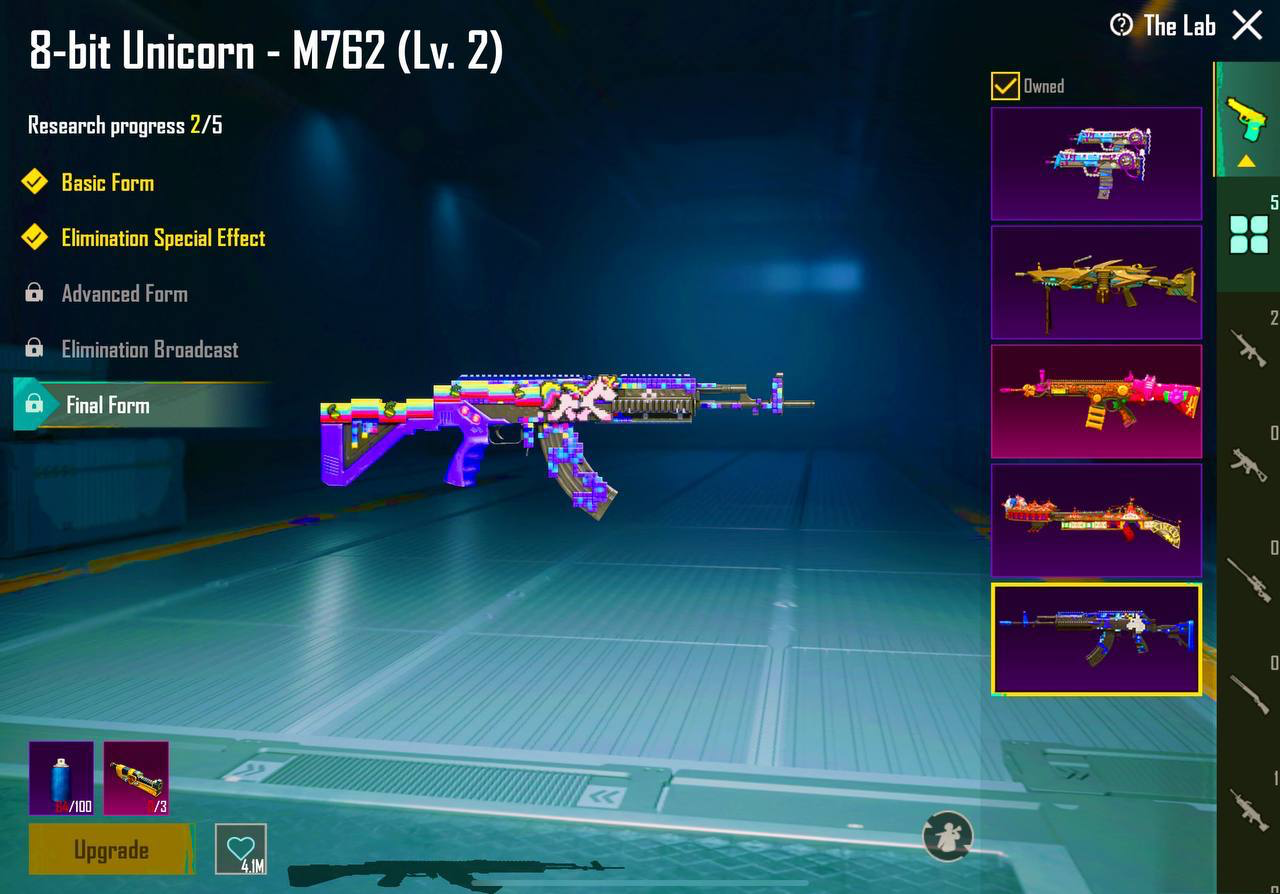Select the Final Form stage

(x=107, y=405)
